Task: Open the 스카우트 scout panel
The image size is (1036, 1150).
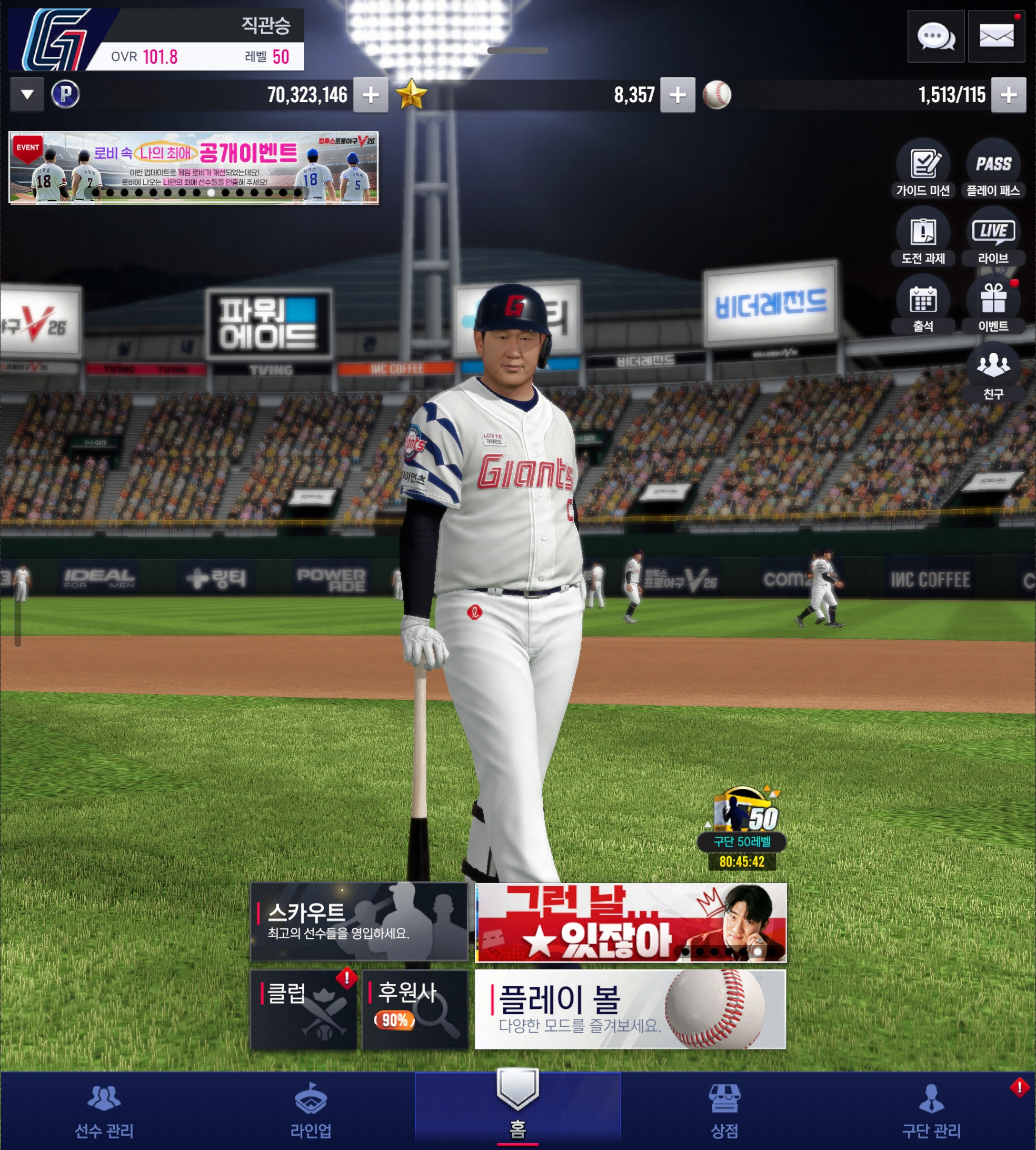Action: point(358,921)
